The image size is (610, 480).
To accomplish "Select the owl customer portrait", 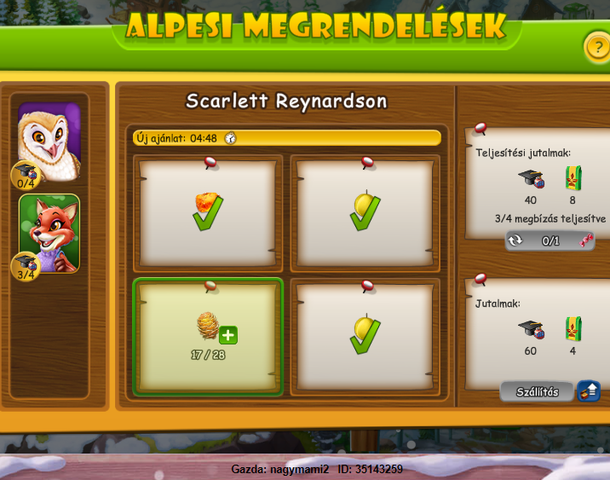I will 48,139.
